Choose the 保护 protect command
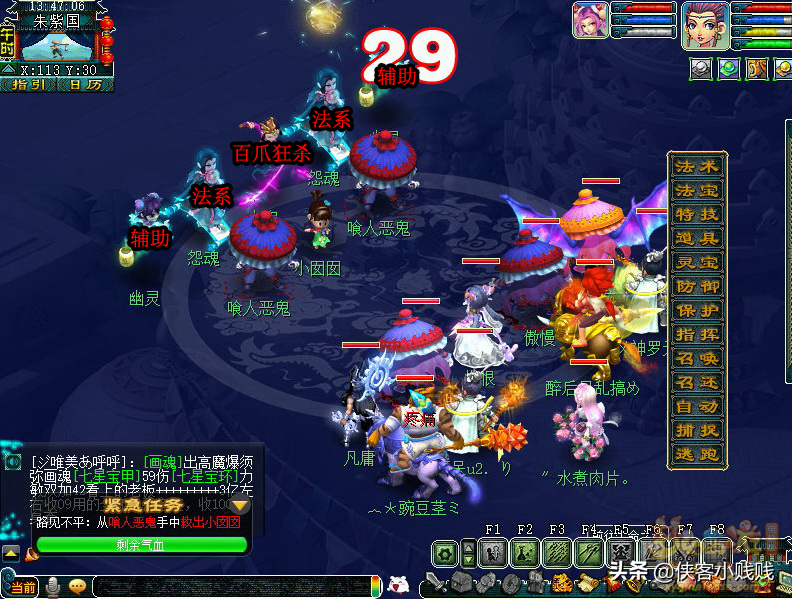The height and width of the screenshot is (599, 792). (x=697, y=311)
